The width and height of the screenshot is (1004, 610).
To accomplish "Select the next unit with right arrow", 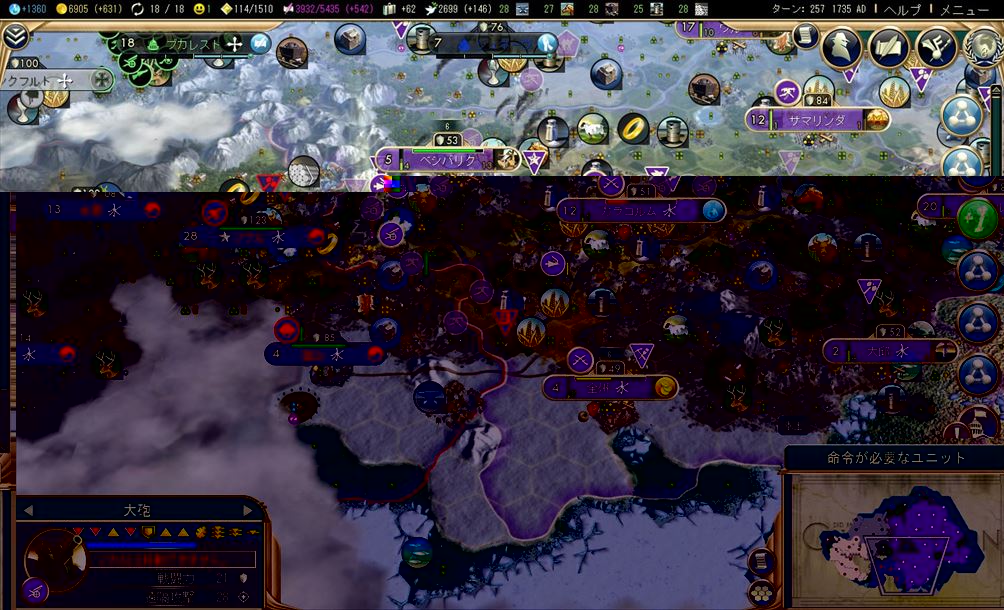I will (248, 510).
